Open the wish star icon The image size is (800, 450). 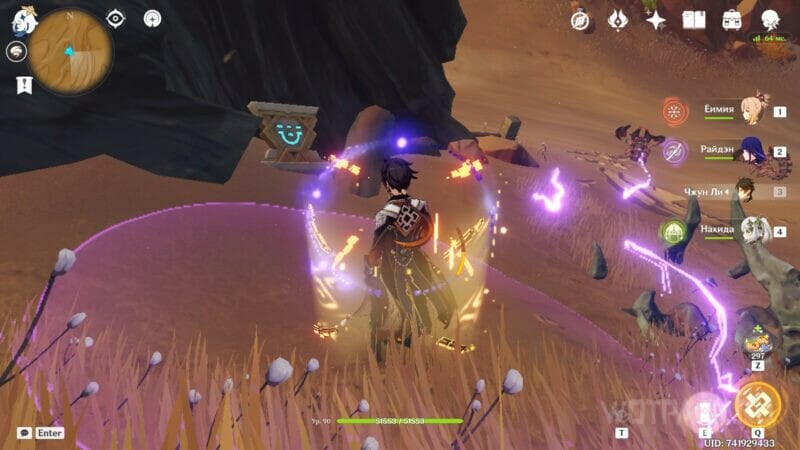pyautogui.click(x=656, y=20)
